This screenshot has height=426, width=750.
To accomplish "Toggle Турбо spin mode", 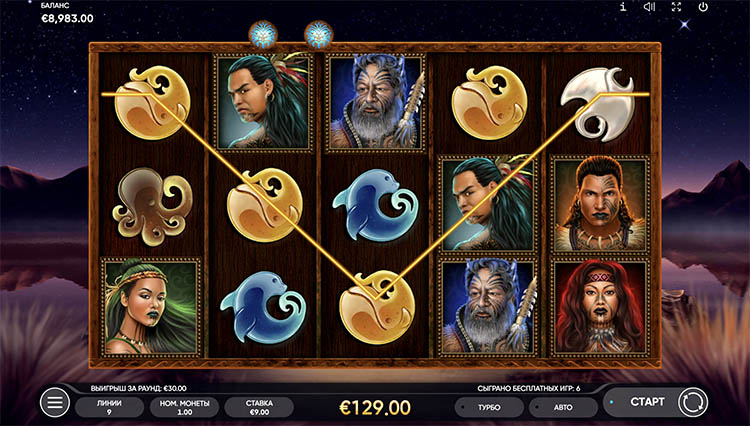I will (490, 407).
